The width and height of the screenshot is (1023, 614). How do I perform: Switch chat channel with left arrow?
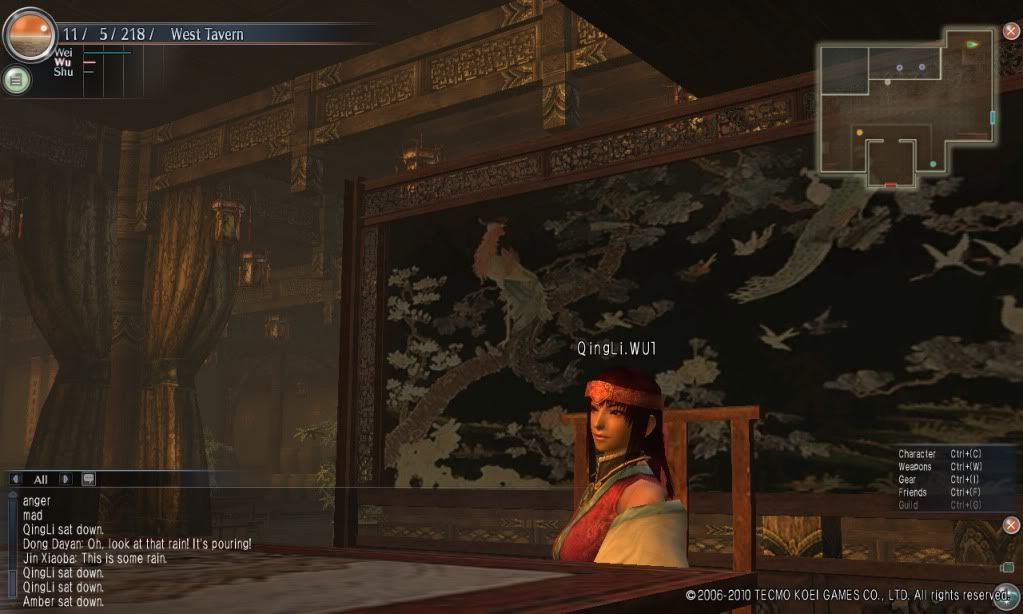pos(16,479)
